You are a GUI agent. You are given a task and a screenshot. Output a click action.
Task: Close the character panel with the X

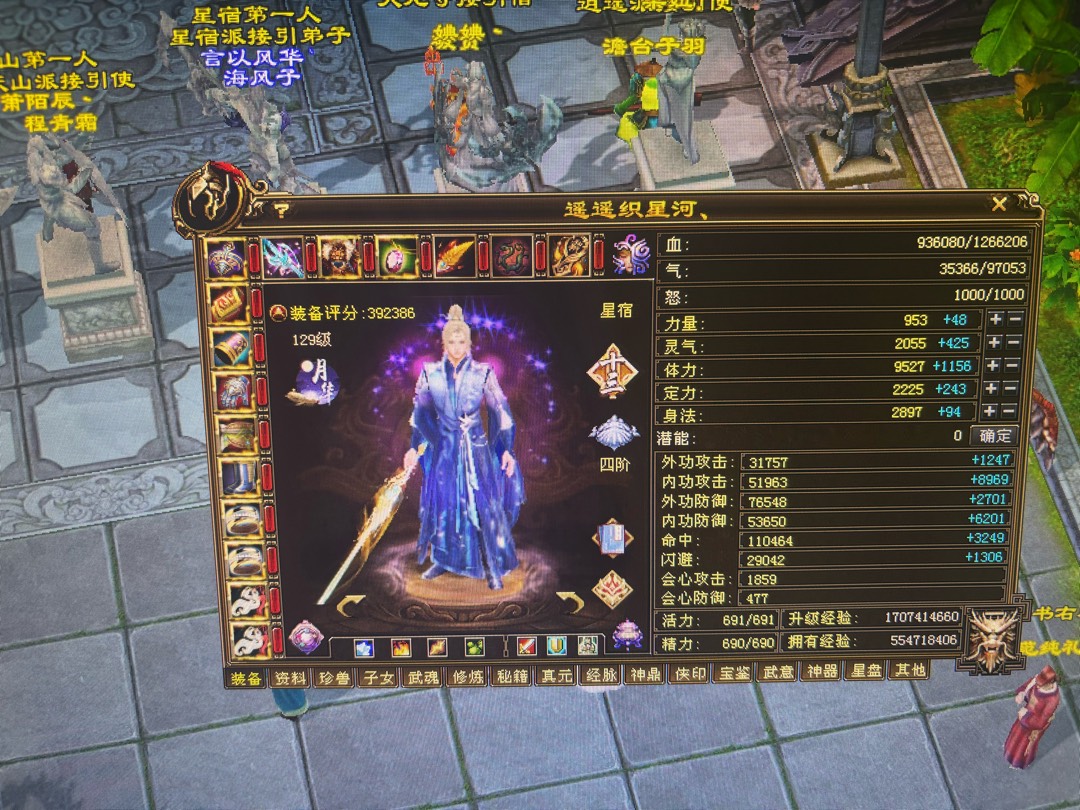point(998,205)
